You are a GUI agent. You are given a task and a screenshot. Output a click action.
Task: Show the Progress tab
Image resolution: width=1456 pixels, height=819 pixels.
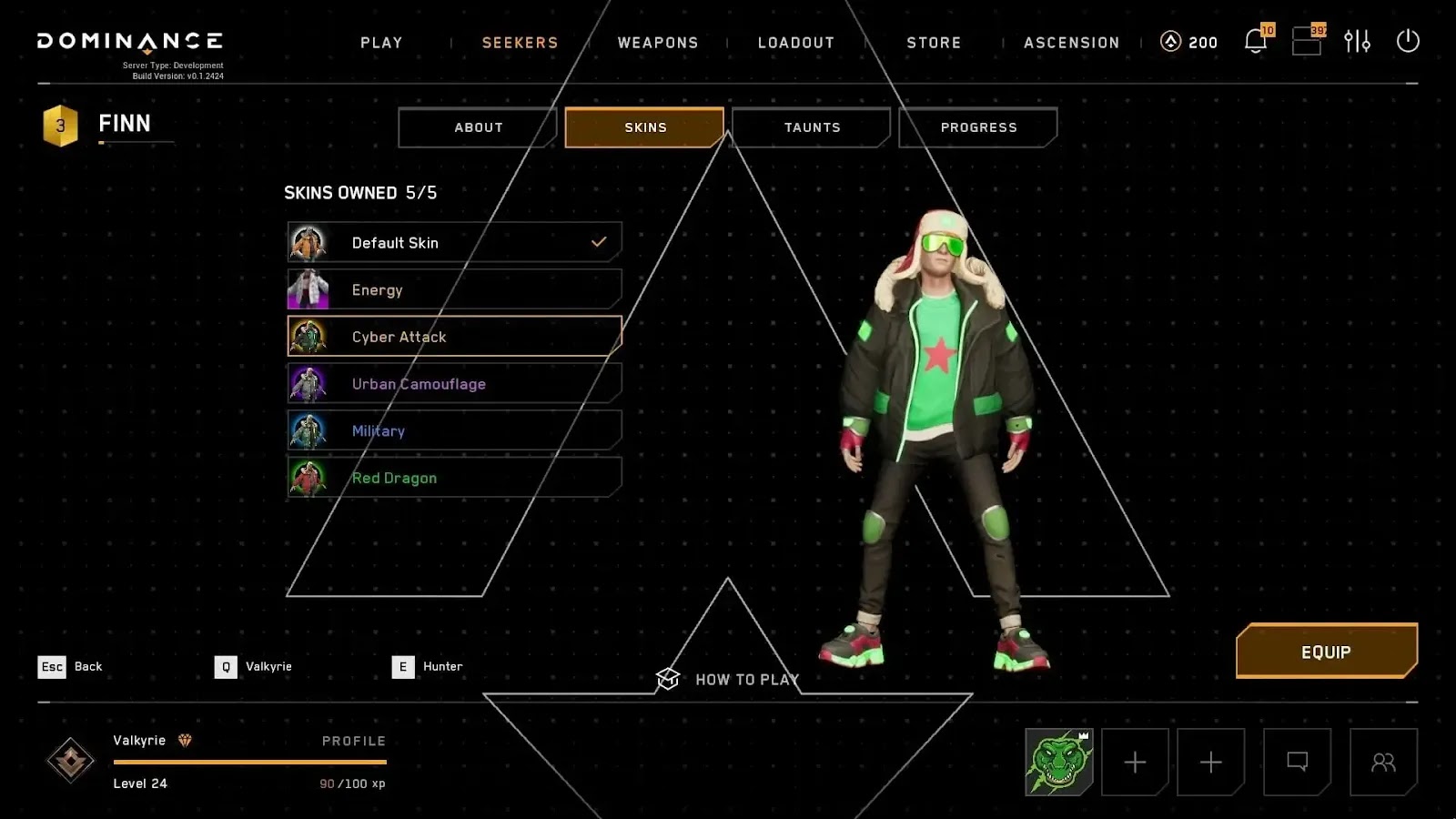click(978, 127)
